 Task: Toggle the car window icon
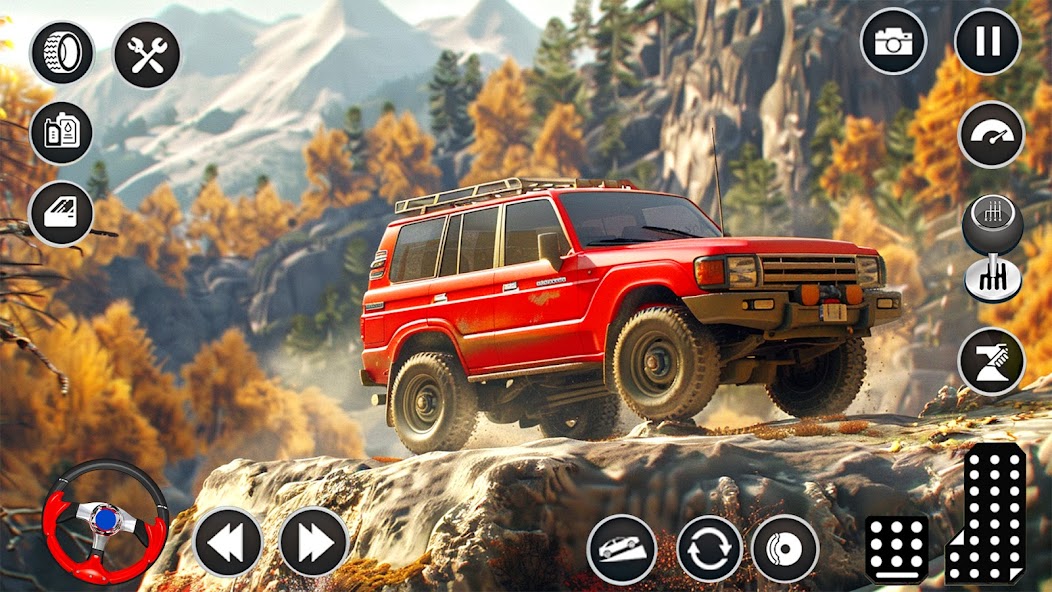pyautogui.click(x=62, y=213)
